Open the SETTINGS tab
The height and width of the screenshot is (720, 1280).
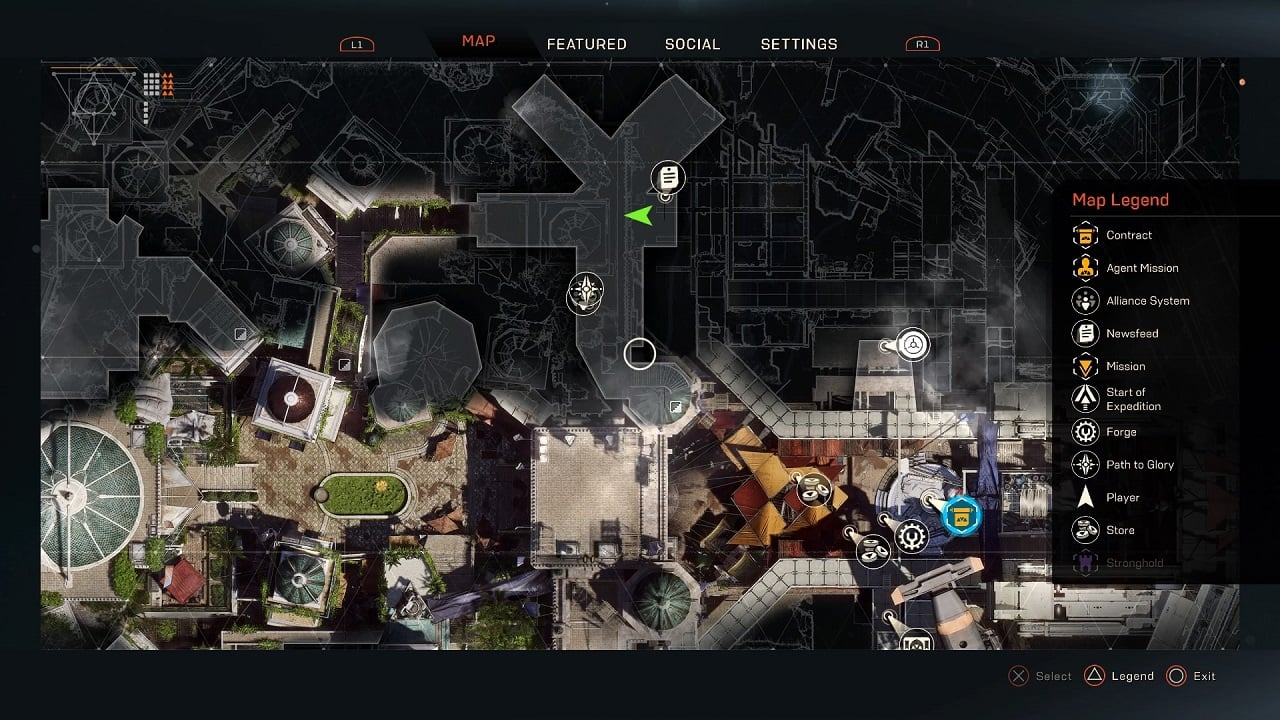point(799,44)
